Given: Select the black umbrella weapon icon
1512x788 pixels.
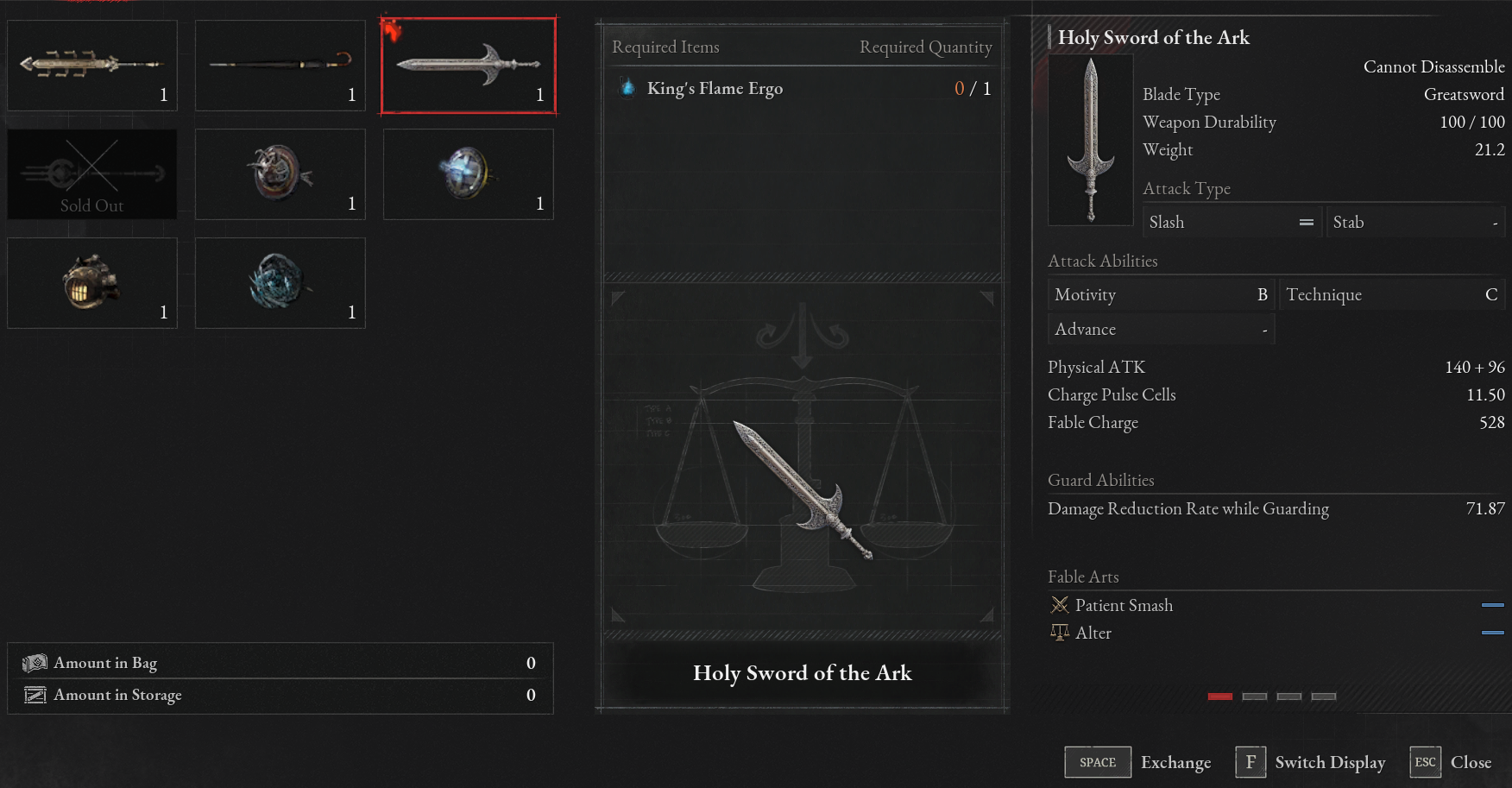Looking at the screenshot, I should [280, 65].
